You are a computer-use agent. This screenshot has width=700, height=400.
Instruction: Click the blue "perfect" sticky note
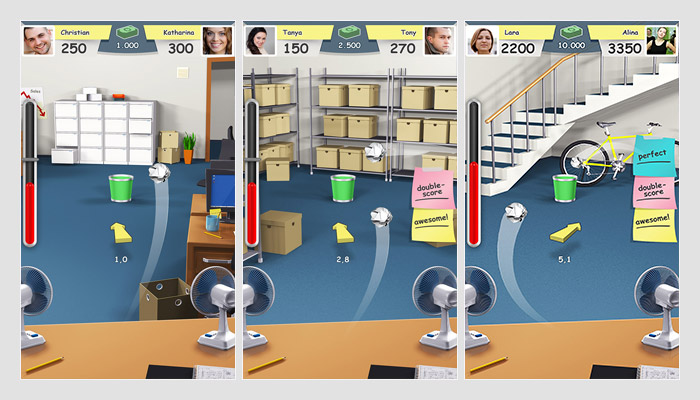(653, 157)
